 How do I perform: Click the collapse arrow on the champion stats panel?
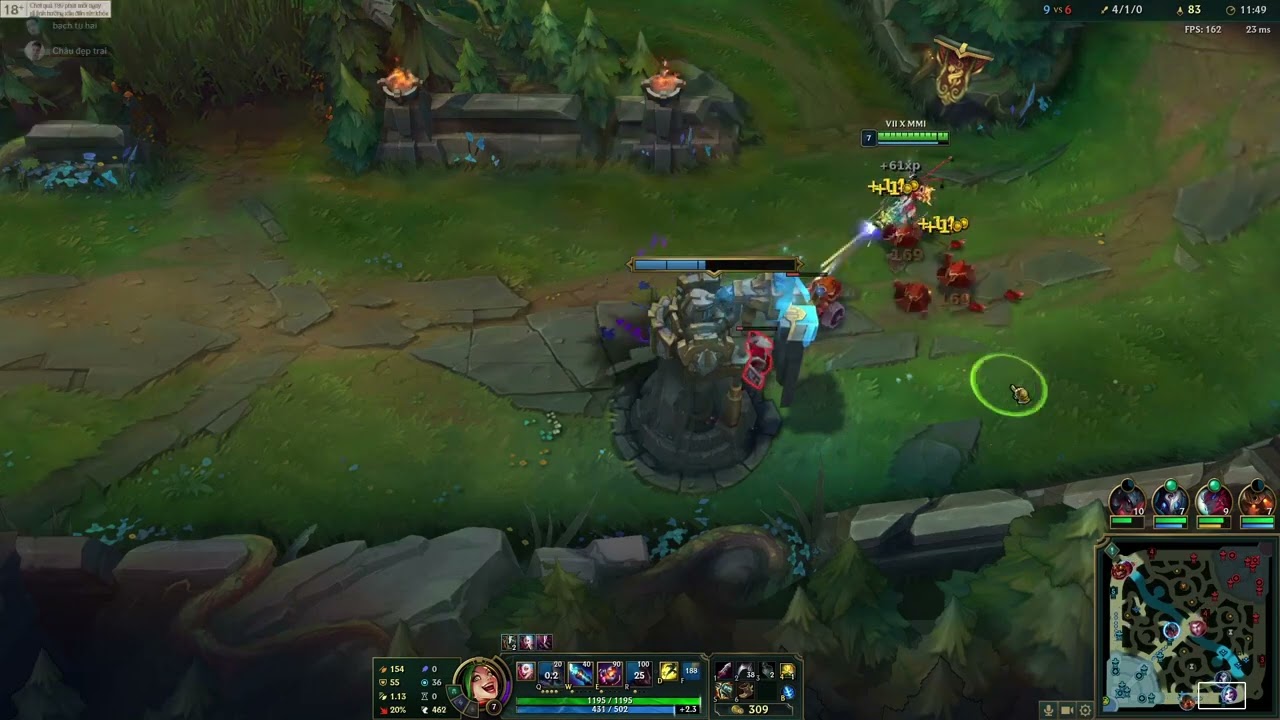tap(372, 684)
